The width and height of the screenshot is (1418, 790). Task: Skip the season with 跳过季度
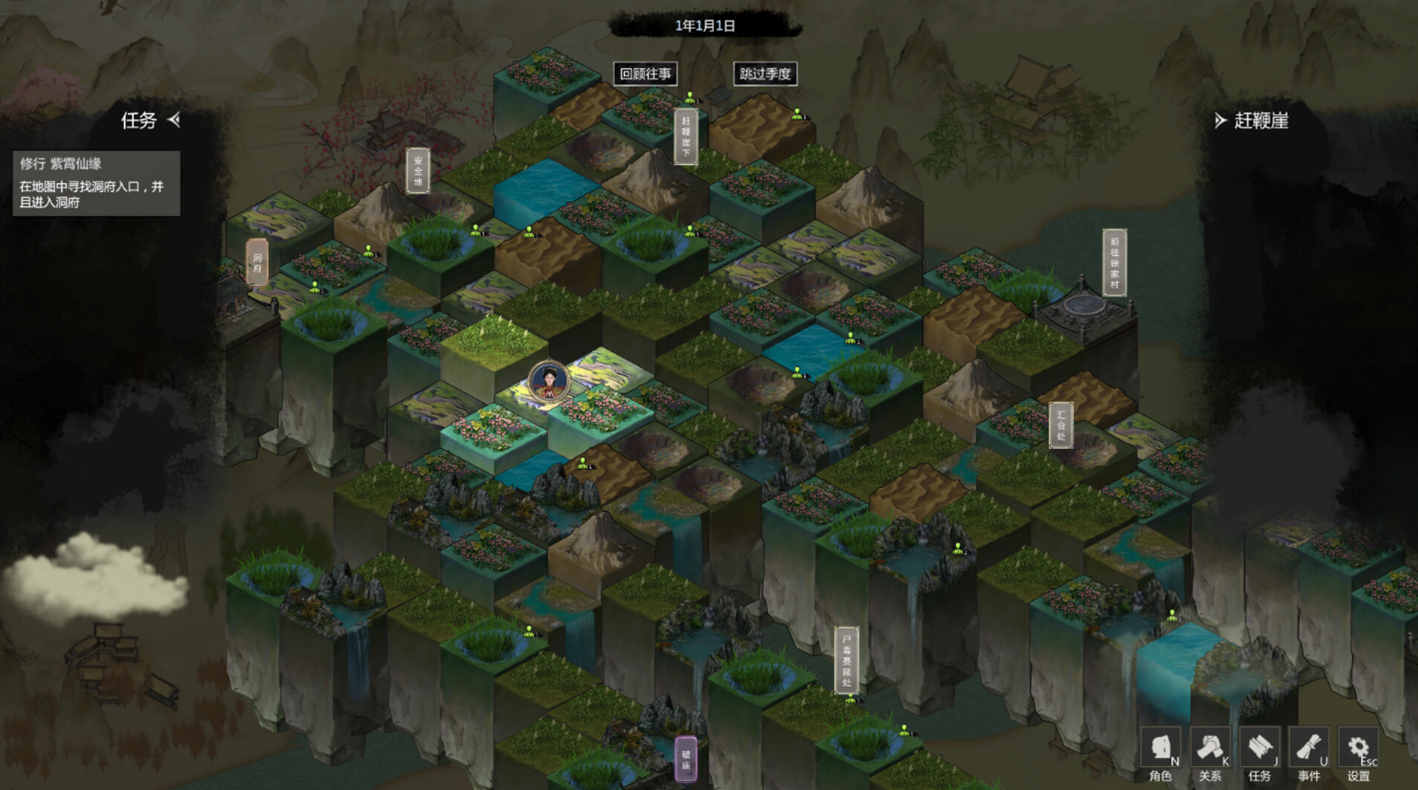point(765,74)
